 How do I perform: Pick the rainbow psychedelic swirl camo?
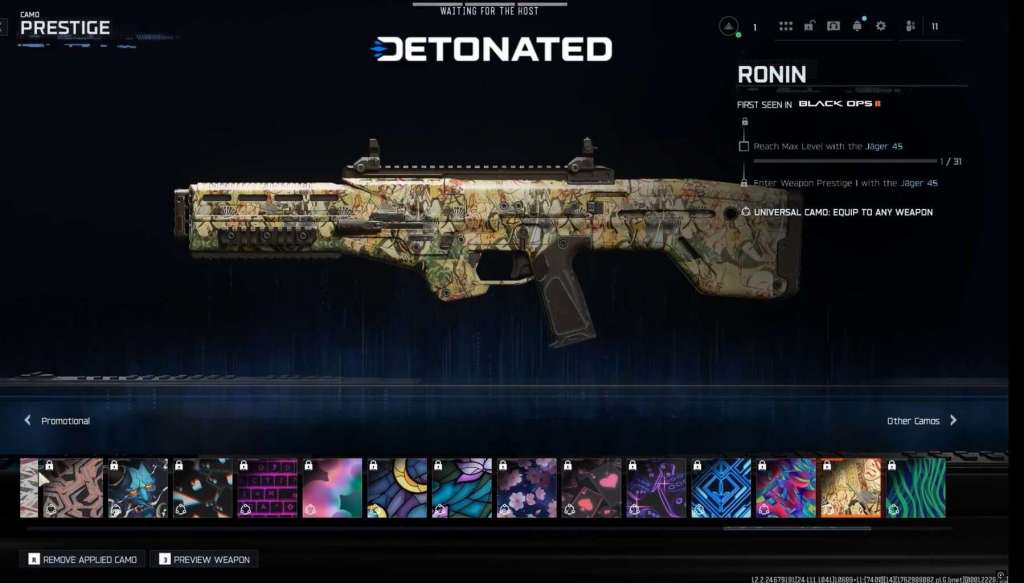pyautogui.click(x=786, y=488)
